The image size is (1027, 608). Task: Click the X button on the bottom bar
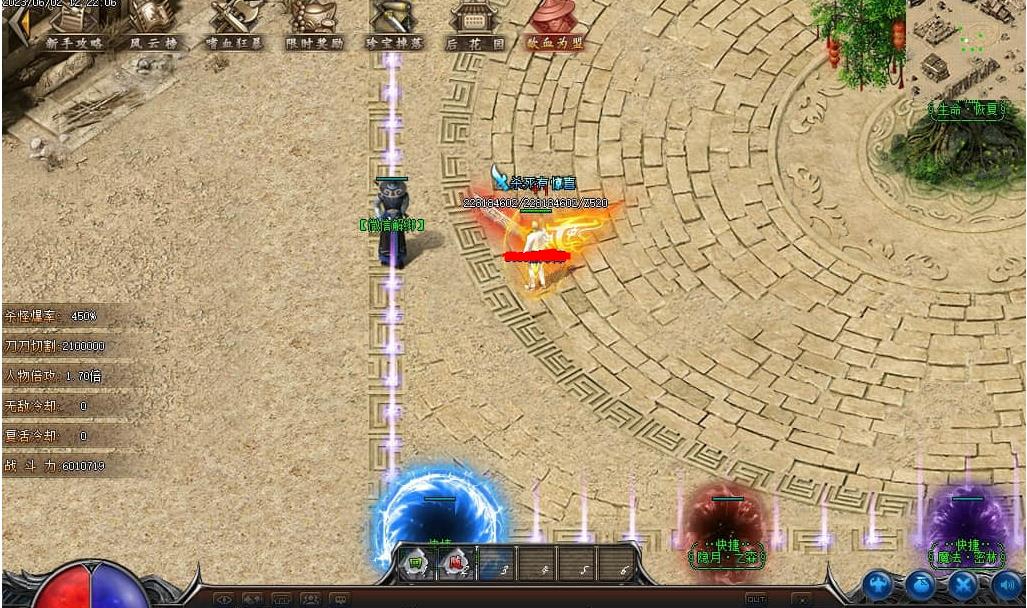pos(801,599)
